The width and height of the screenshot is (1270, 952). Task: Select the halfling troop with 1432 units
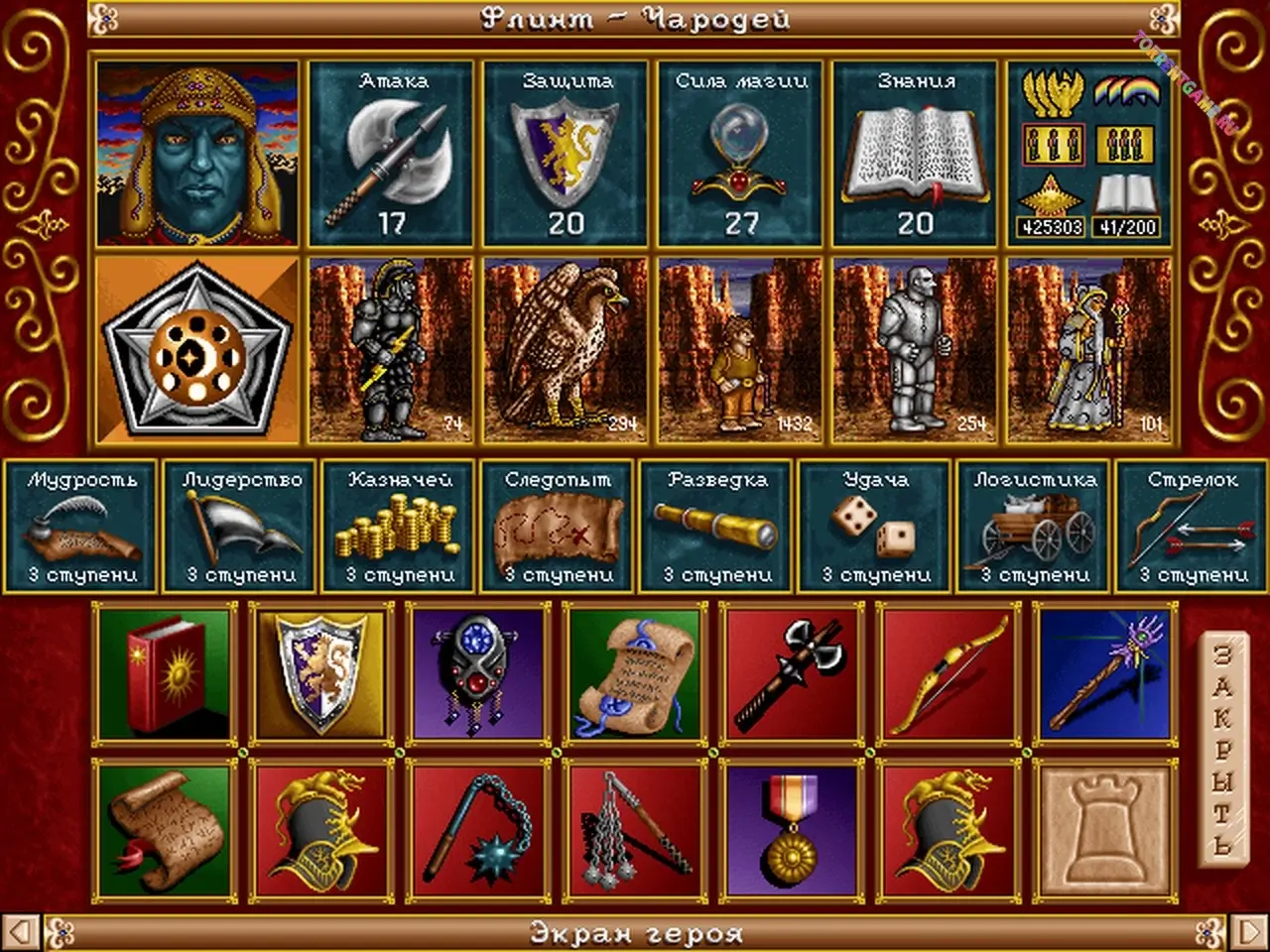[741, 349]
